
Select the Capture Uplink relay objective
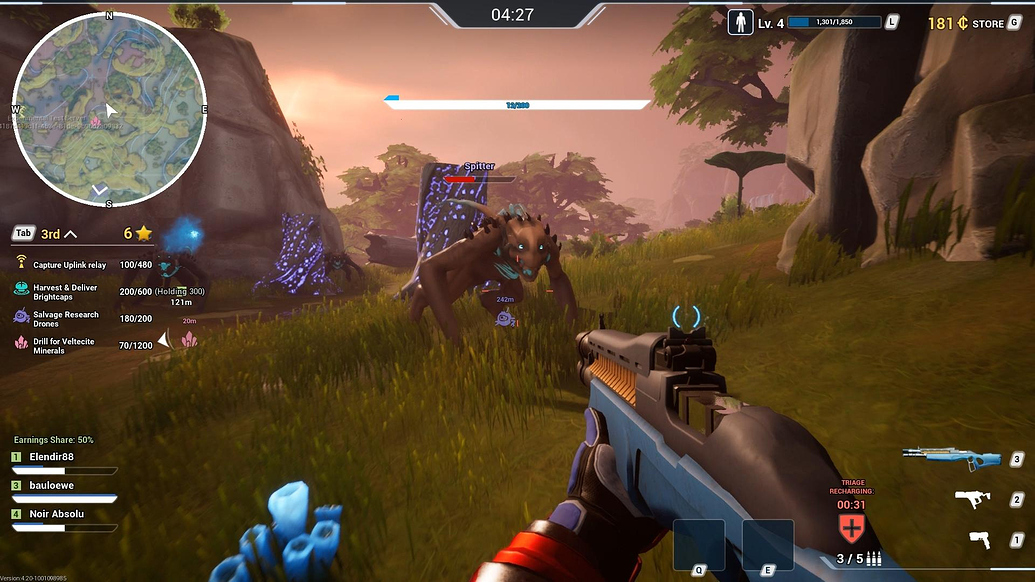coord(69,265)
